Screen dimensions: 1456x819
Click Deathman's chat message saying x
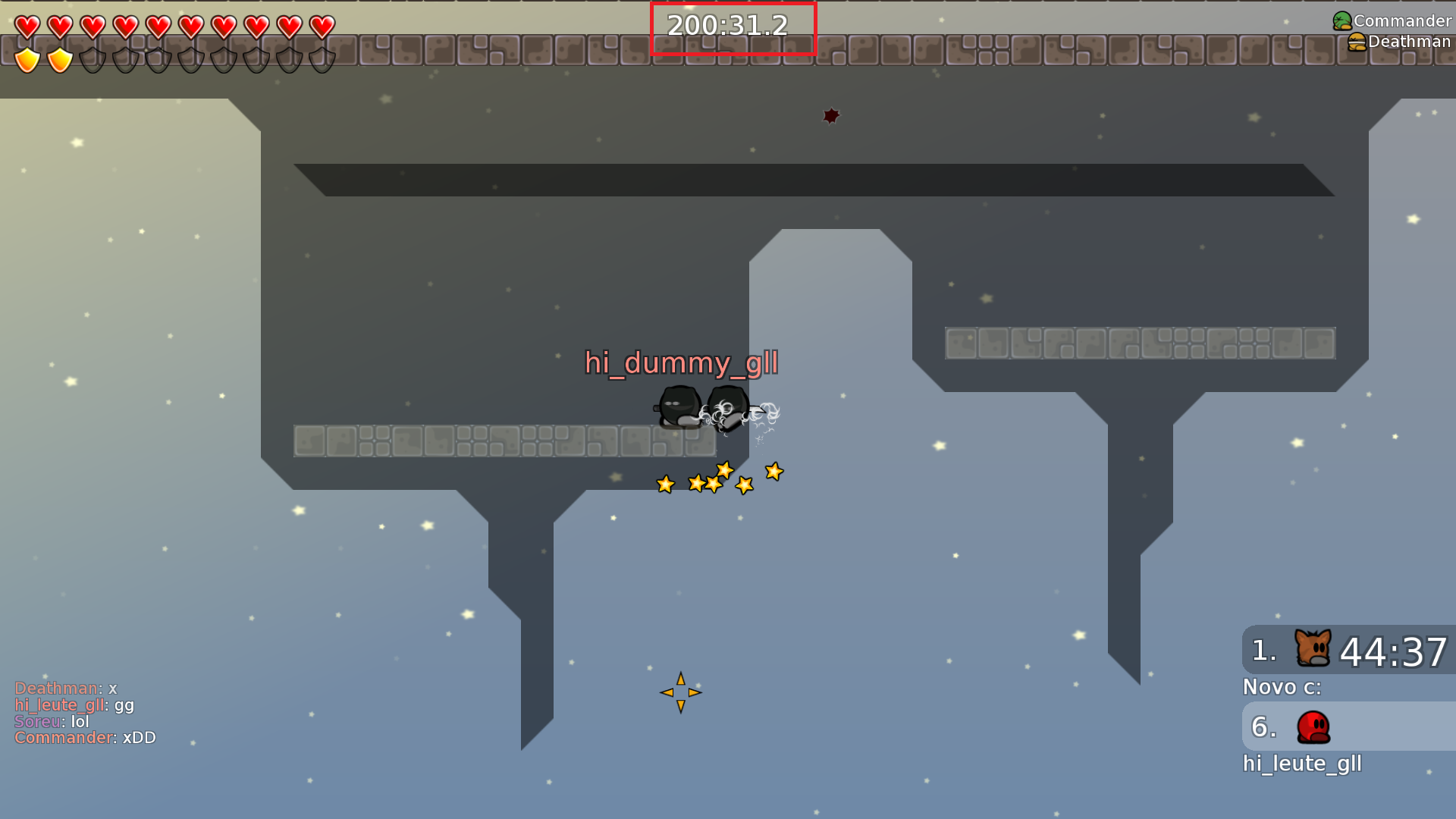pyautogui.click(x=64, y=689)
